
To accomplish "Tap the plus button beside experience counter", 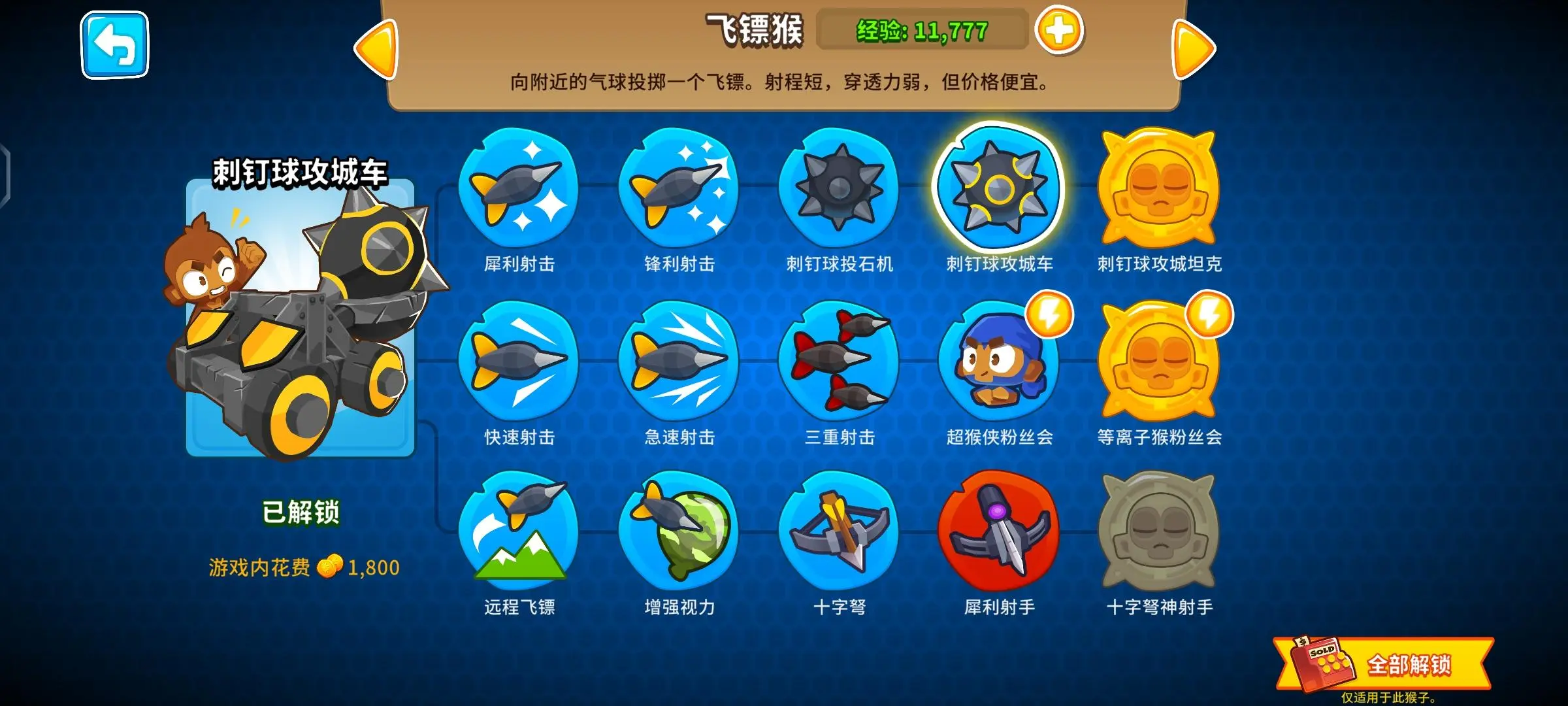I will [x=1060, y=29].
